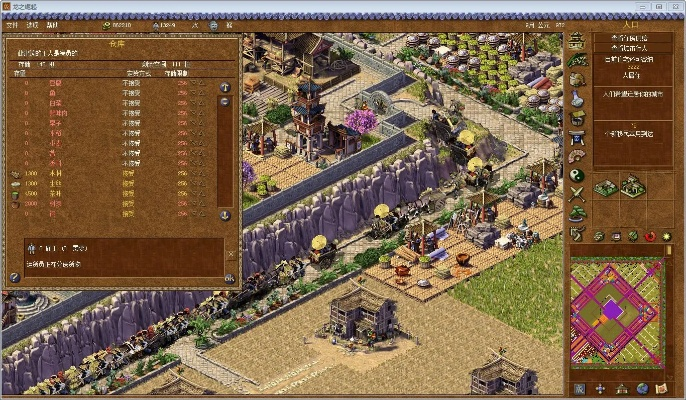Click the pagoda building icon below the minimap
This screenshot has width=686, height=400.
coord(620,388)
